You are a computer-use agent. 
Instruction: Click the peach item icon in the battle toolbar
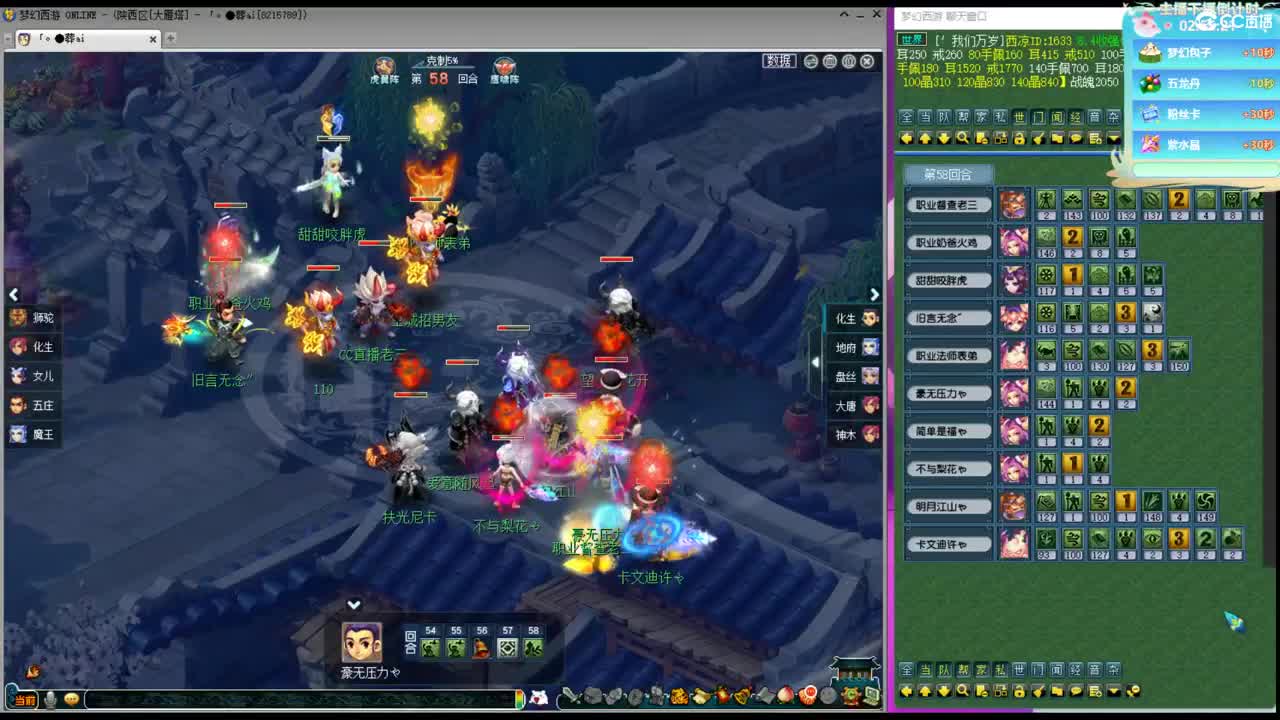tap(785, 695)
